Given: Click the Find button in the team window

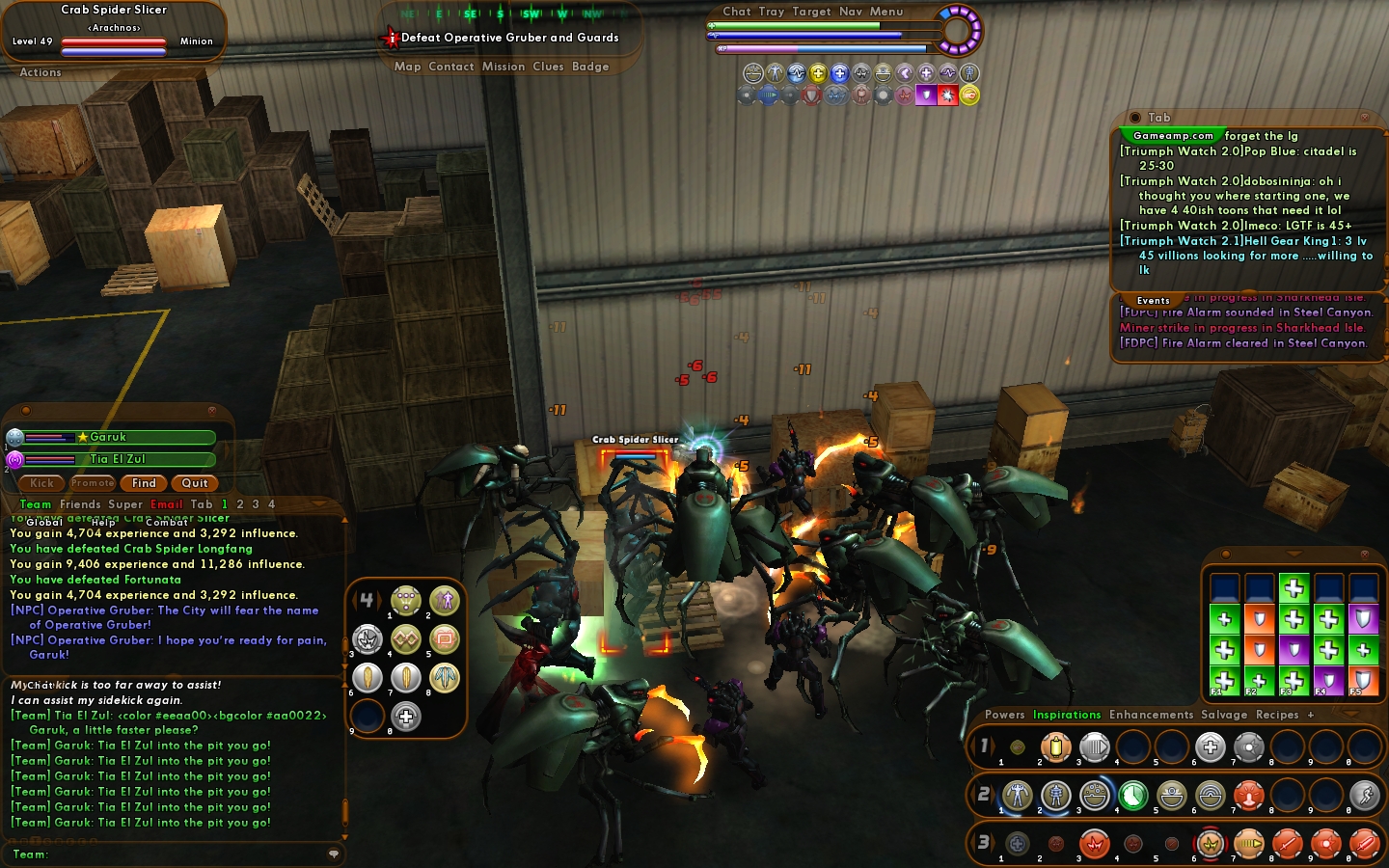Looking at the screenshot, I should tap(144, 483).
